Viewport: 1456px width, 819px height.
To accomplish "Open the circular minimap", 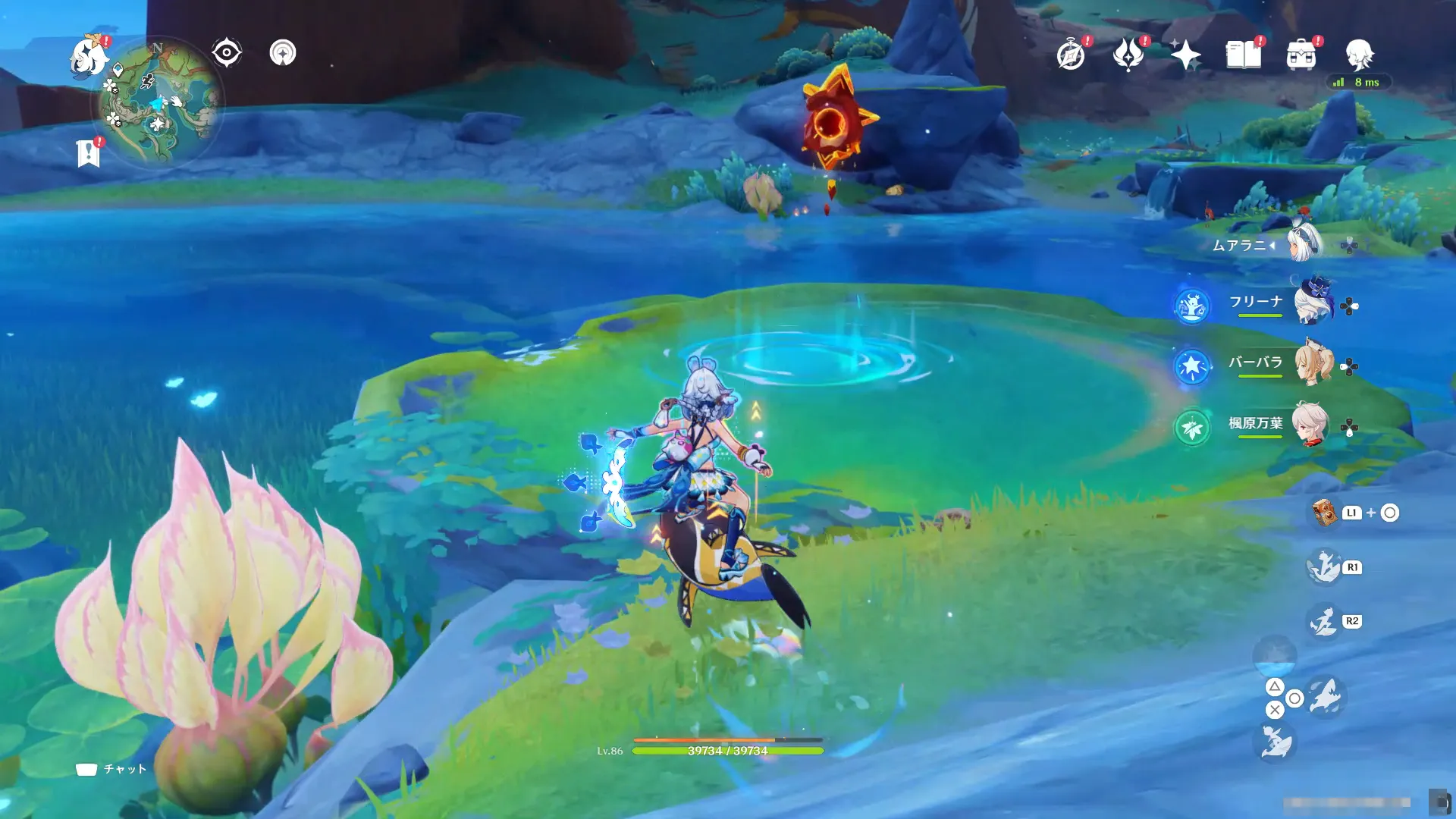I will 158,102.
